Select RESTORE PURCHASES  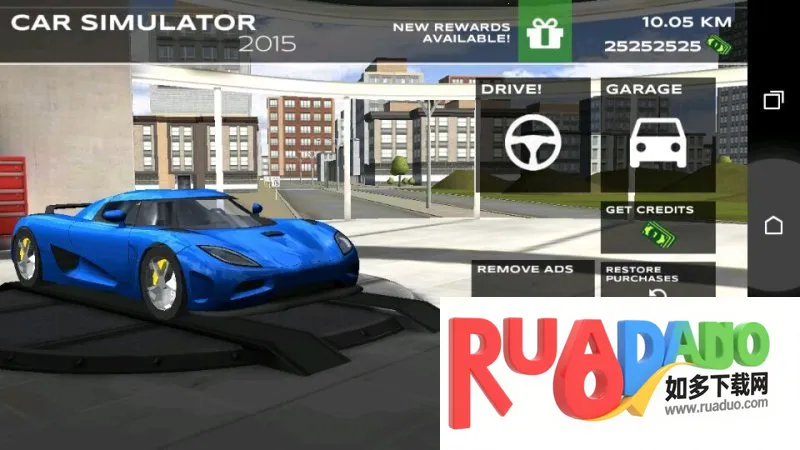(658, 280)
